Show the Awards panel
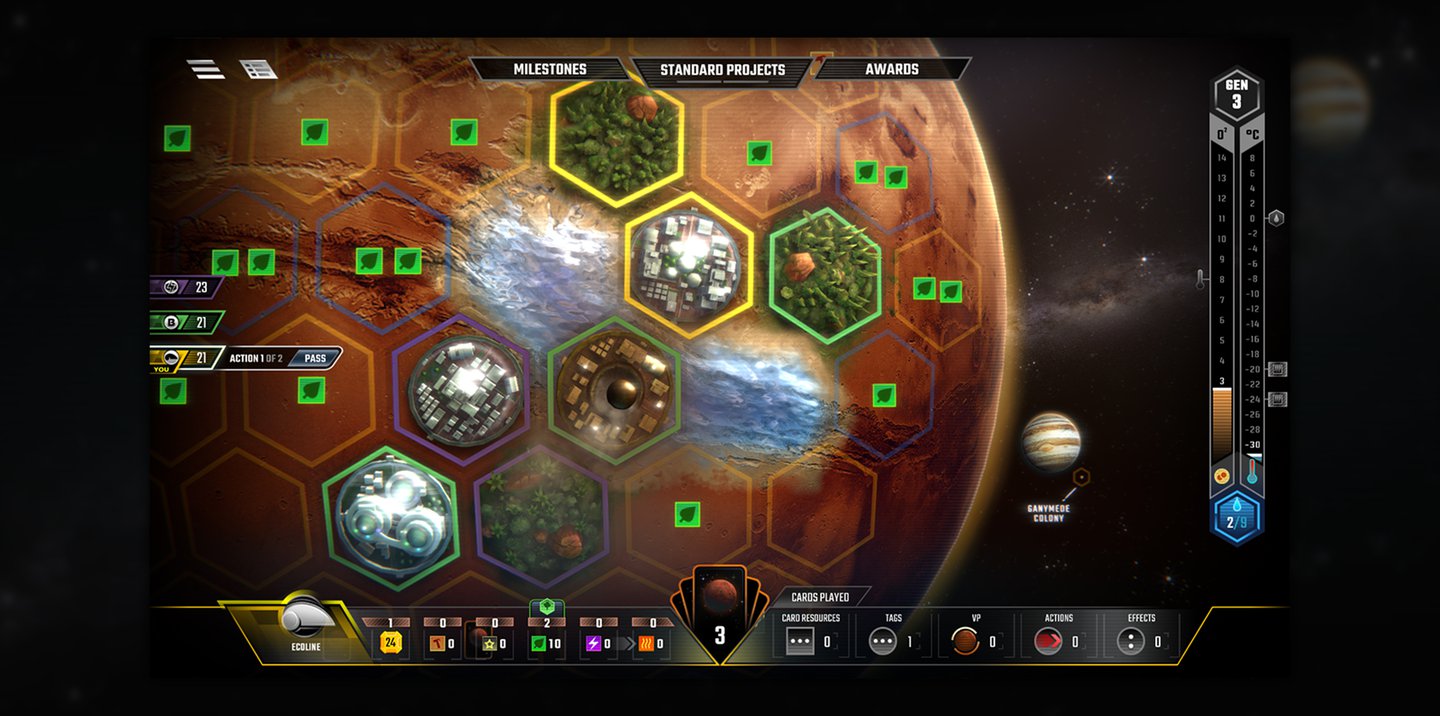1440x716 pixels. pos(892,69)
